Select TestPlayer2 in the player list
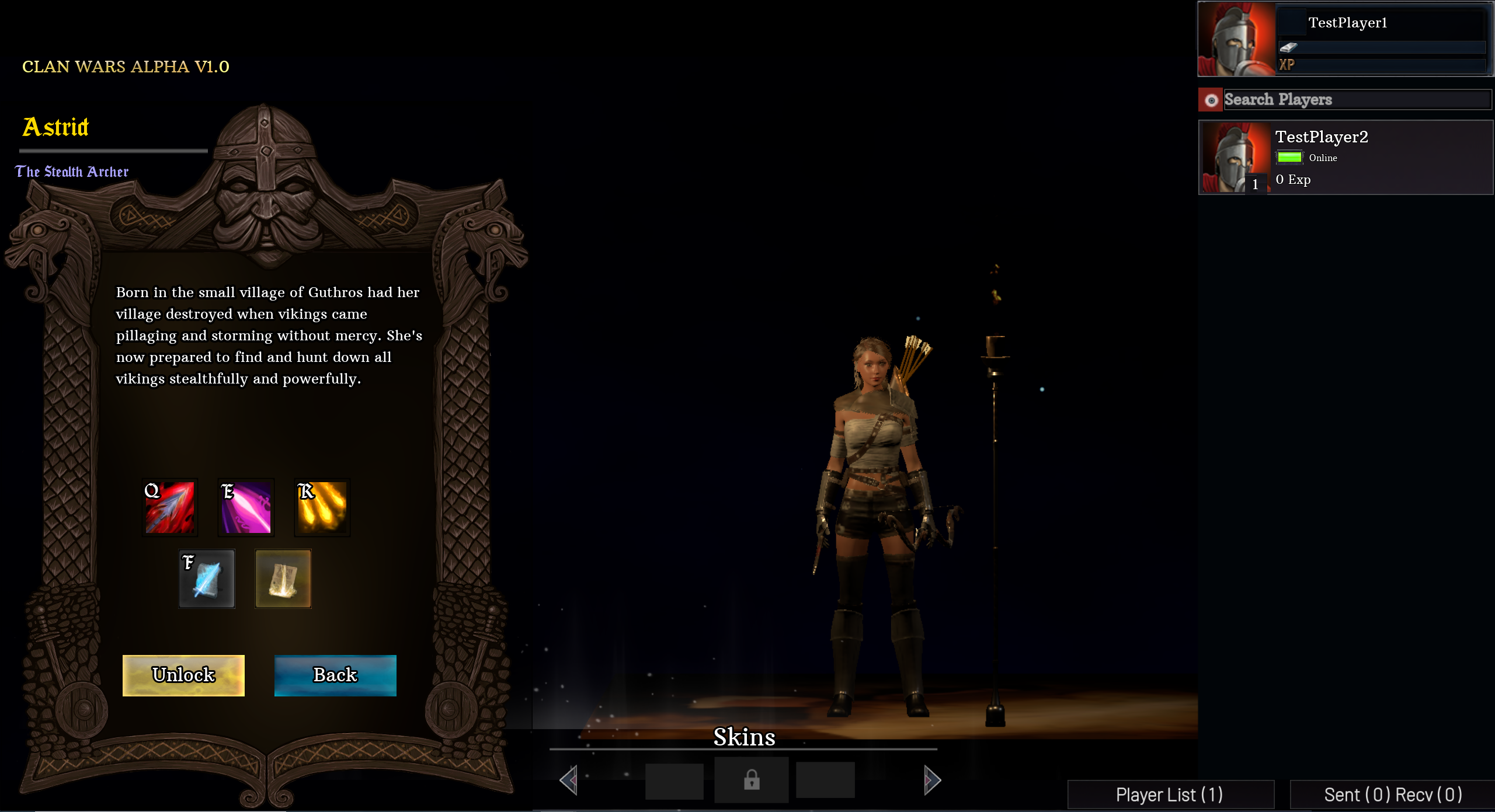The height and width of the screenshot is (812, 1495). 1345,157
